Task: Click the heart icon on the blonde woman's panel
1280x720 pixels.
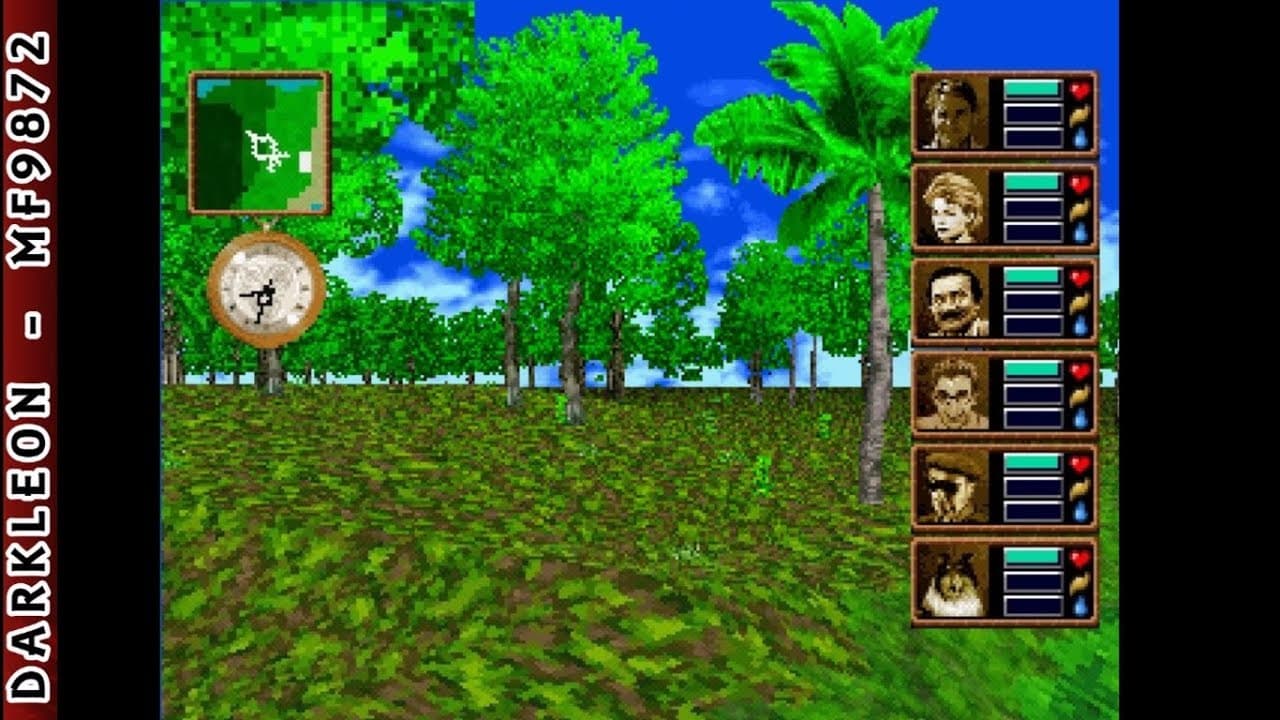Action: coord(1080,182)
